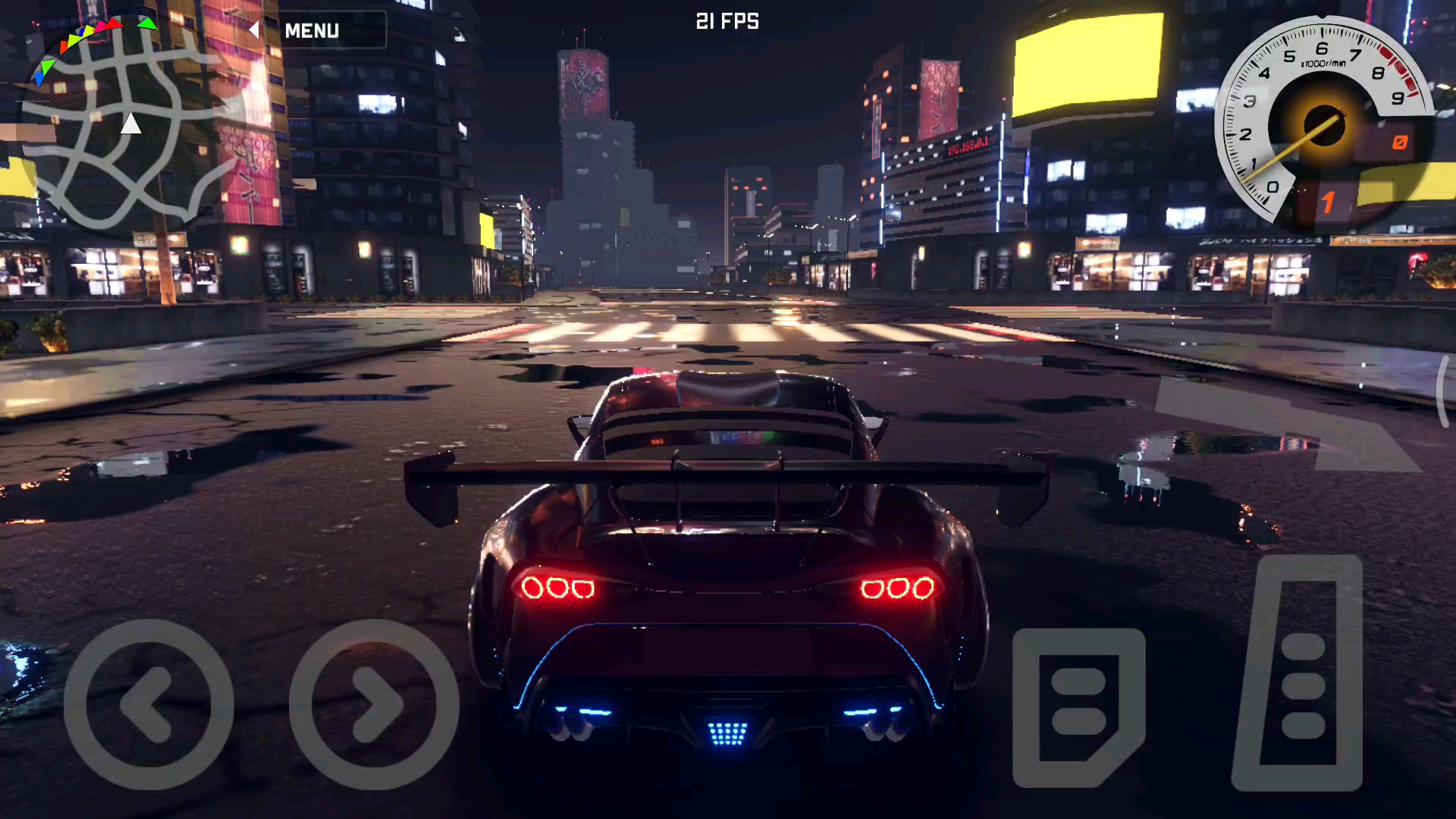Collapse the MENU bar using its left arrow
The image size is (1456, 819).
(253, 30)
